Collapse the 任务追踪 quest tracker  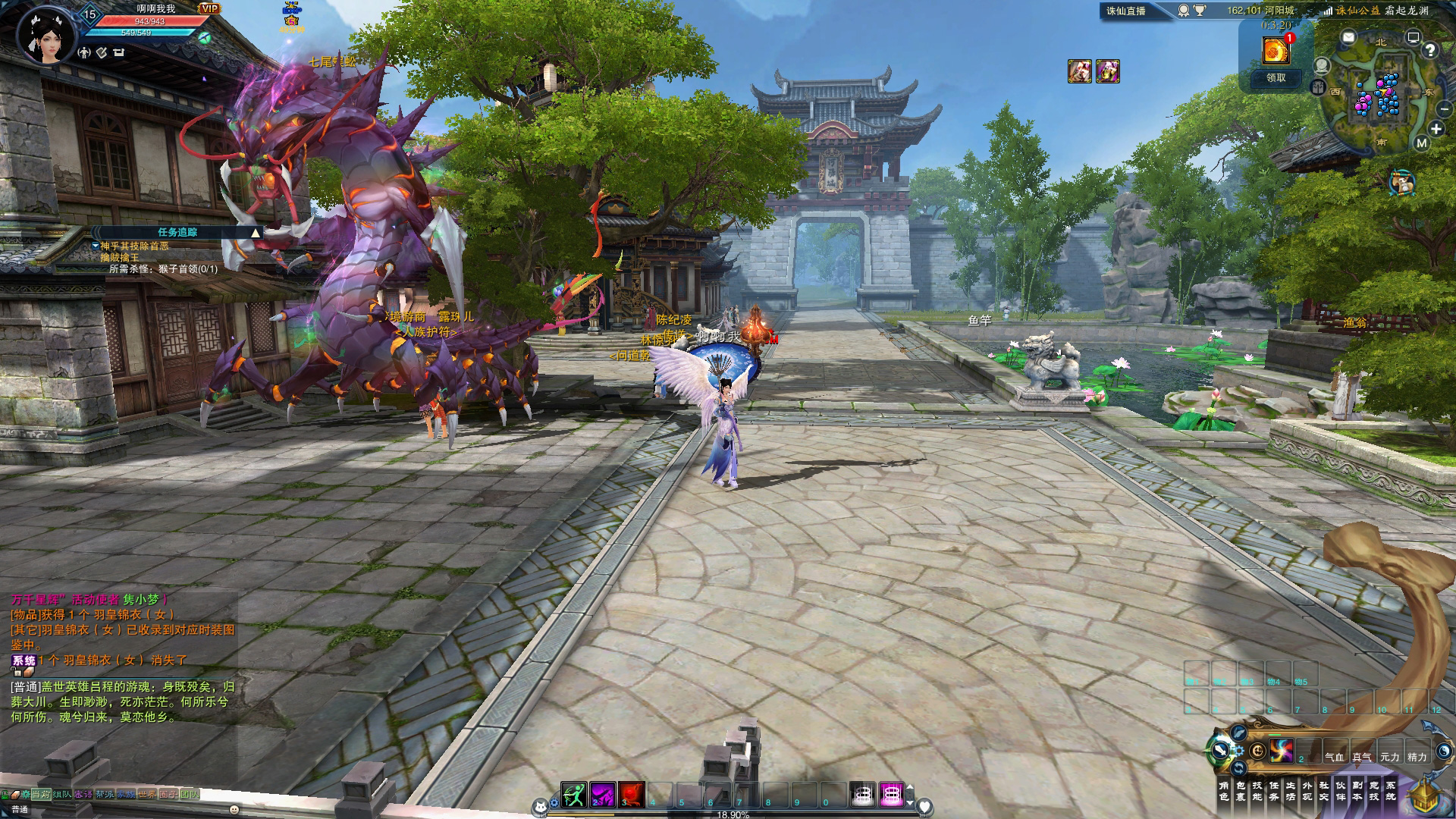click(x=256, y=233)
